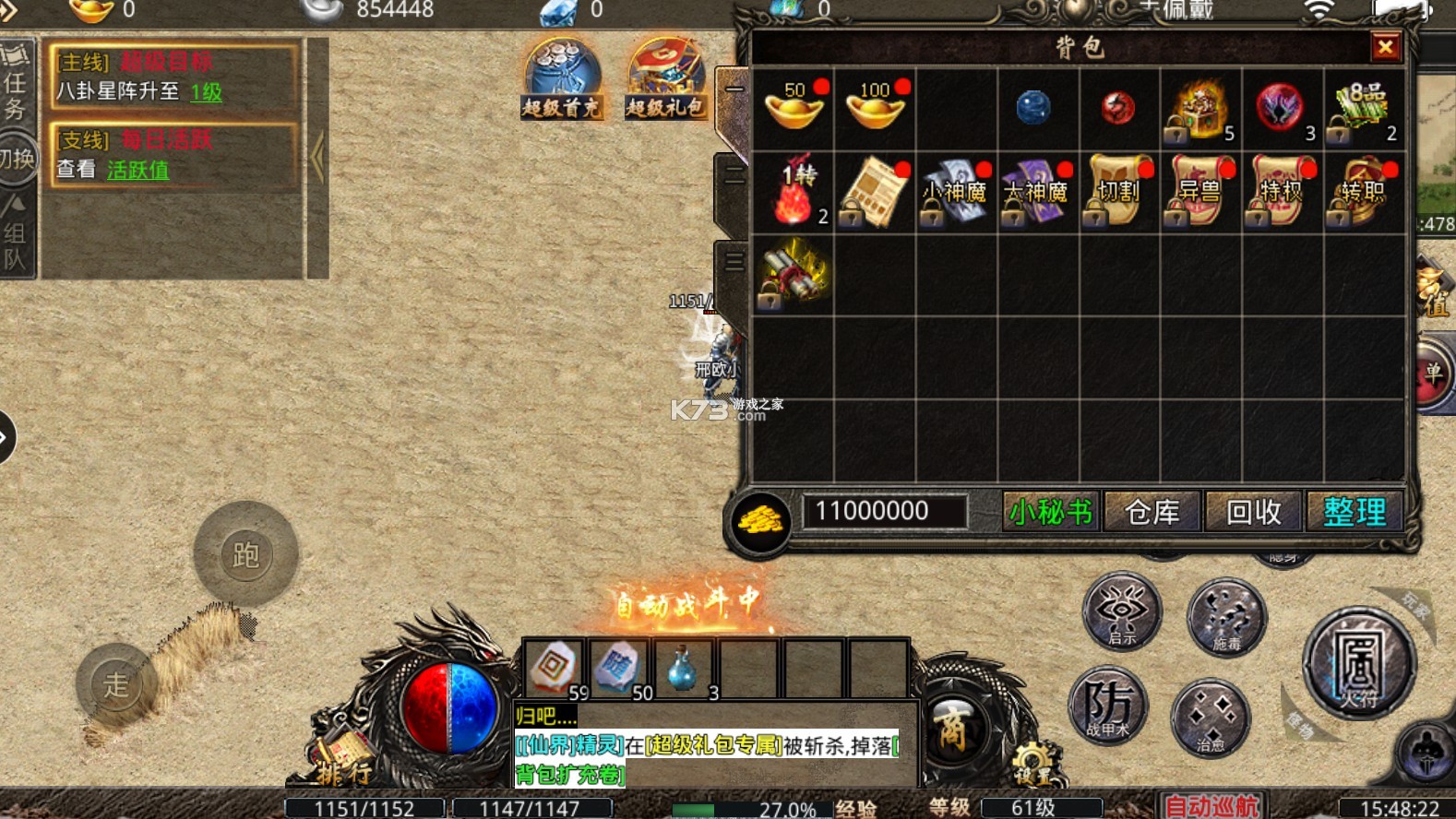Select the 100 gold ingot item

pyautogui.click(x=875, y=109)
